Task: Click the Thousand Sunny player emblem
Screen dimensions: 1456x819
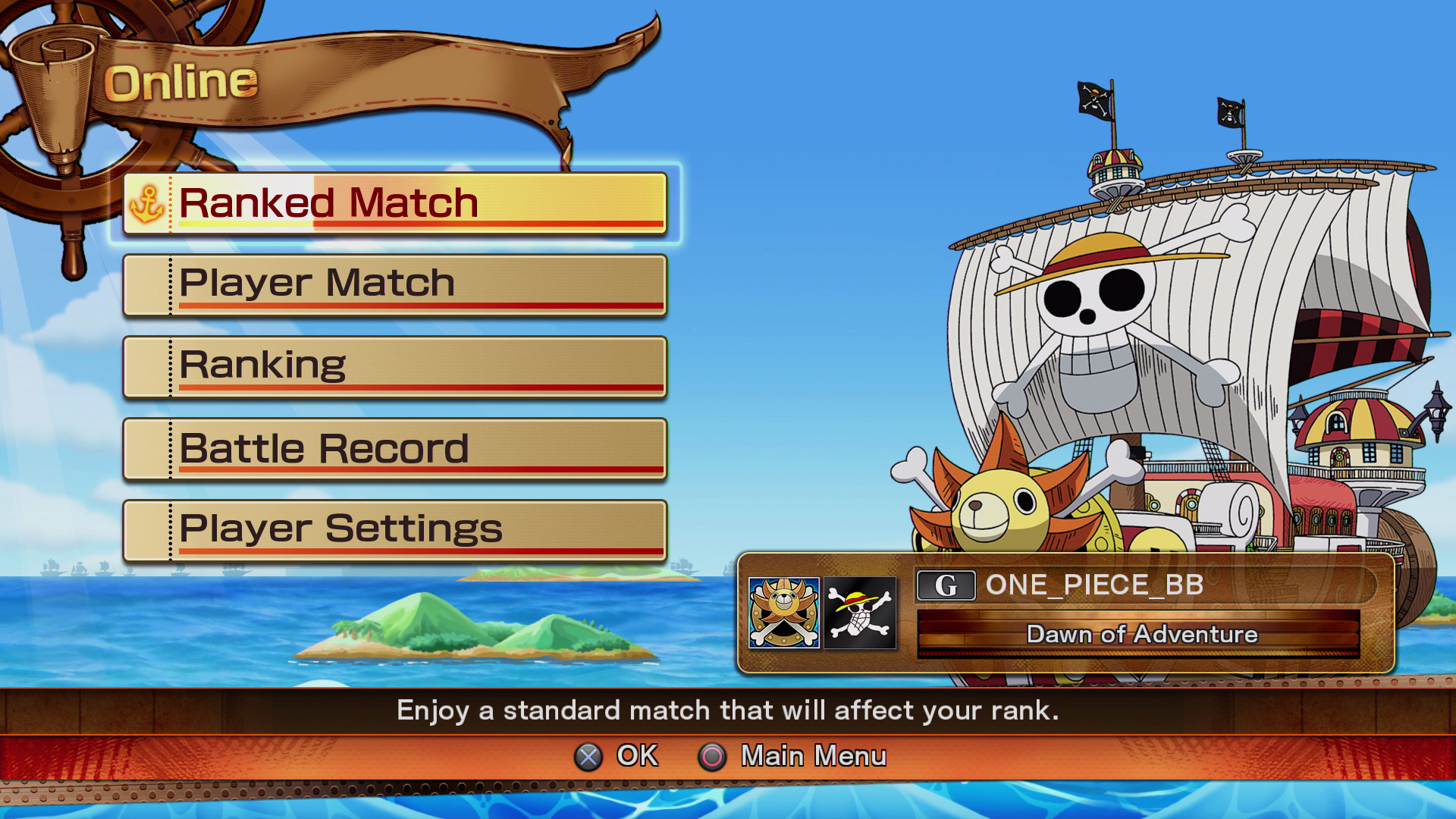Action: tap(783, 613)
